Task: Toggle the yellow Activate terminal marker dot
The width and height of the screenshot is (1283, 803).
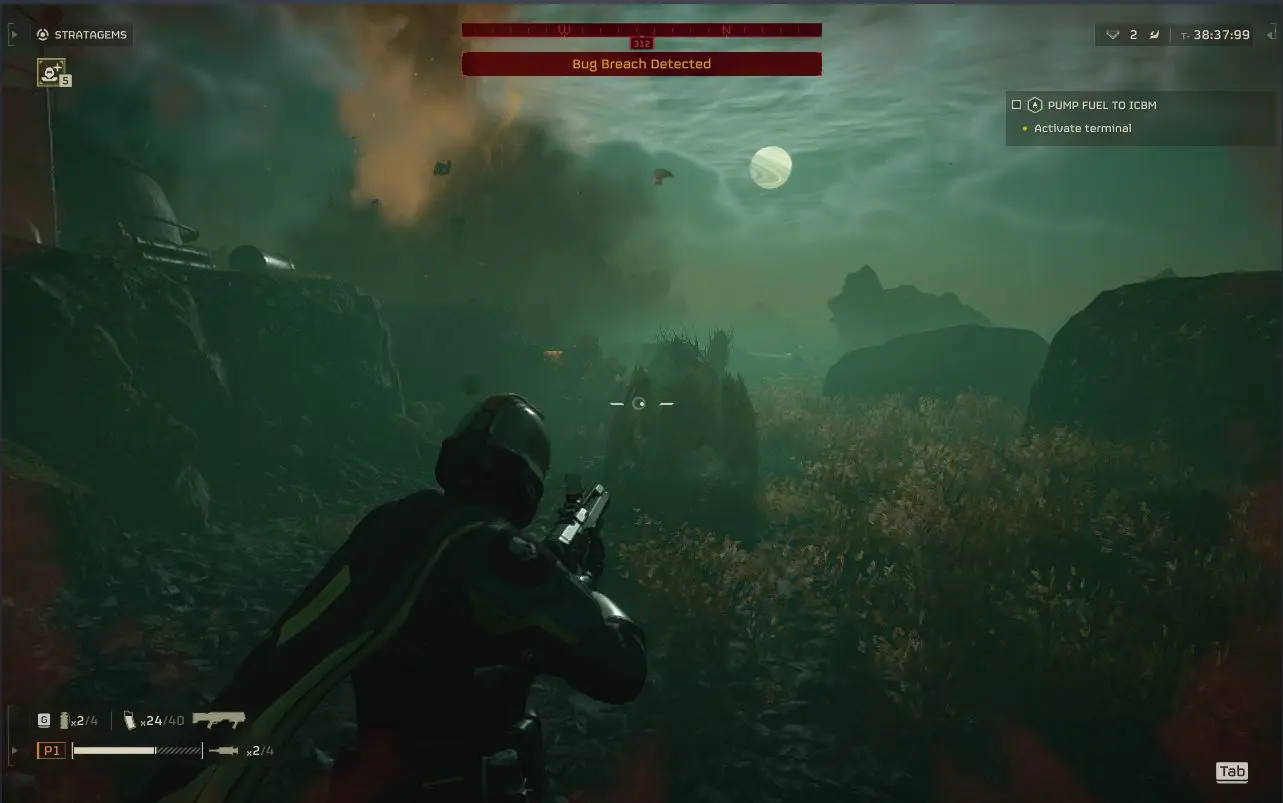Action: pos(1023,128)
